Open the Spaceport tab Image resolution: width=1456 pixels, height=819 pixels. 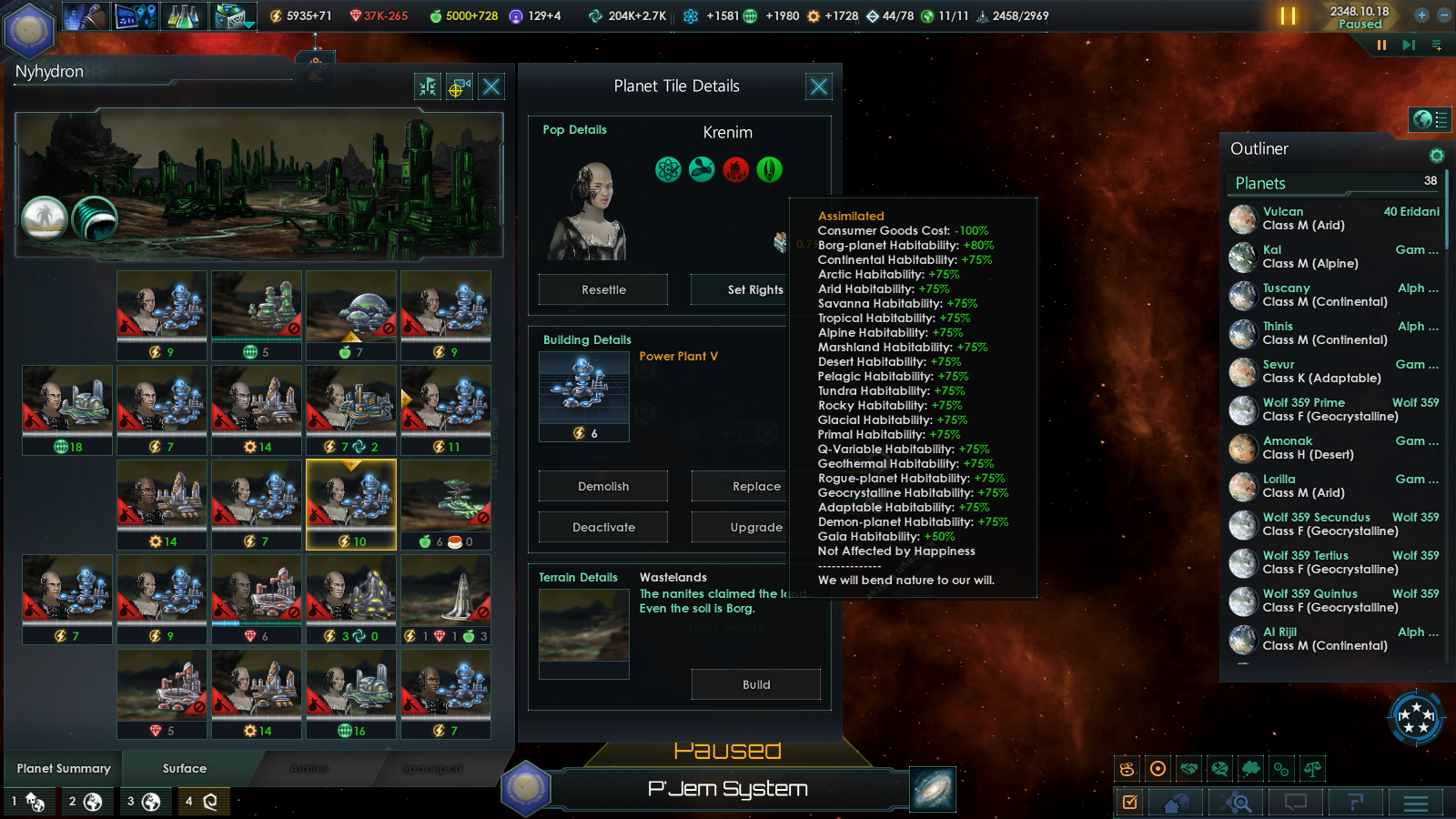(432, 769)
